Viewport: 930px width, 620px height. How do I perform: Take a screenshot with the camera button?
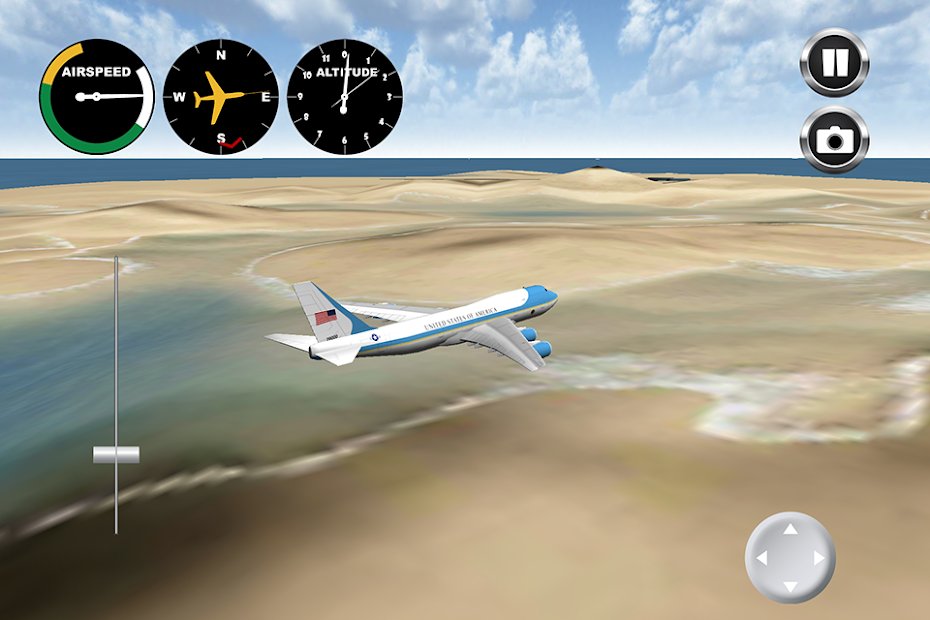834,139
